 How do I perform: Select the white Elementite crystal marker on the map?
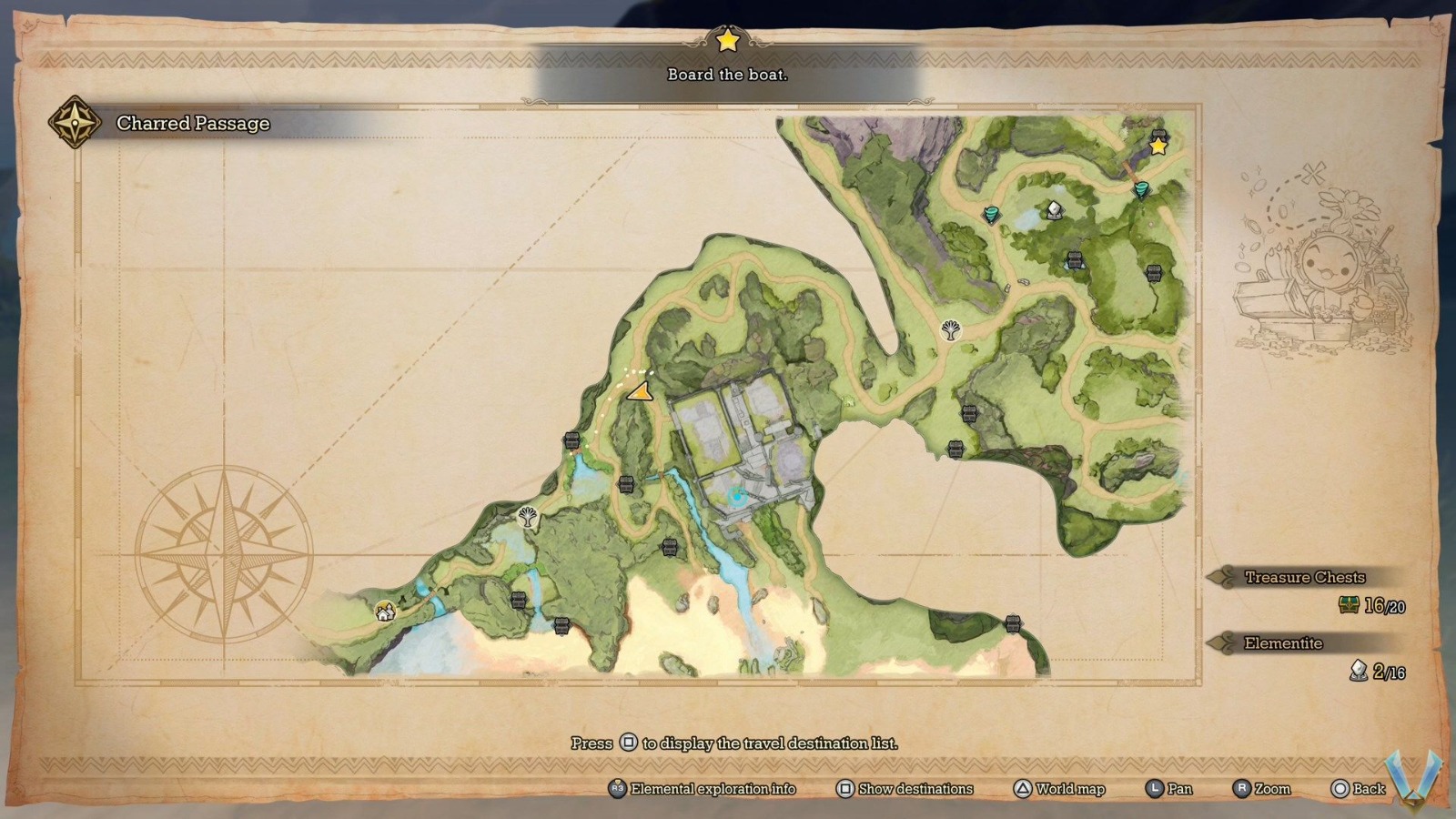click(1054, 210)
